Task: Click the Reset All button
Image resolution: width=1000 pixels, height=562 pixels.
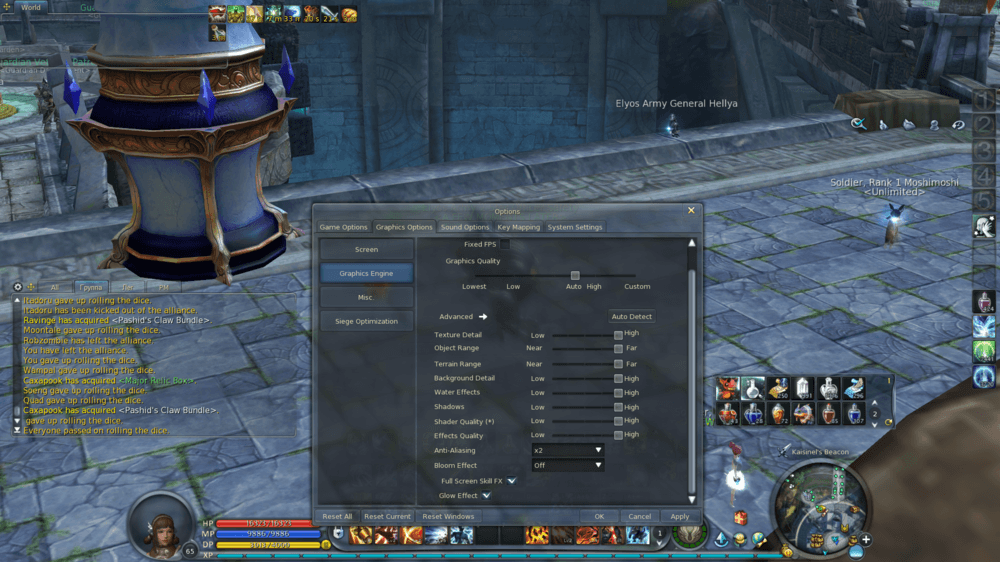Action: coord(337,517)
